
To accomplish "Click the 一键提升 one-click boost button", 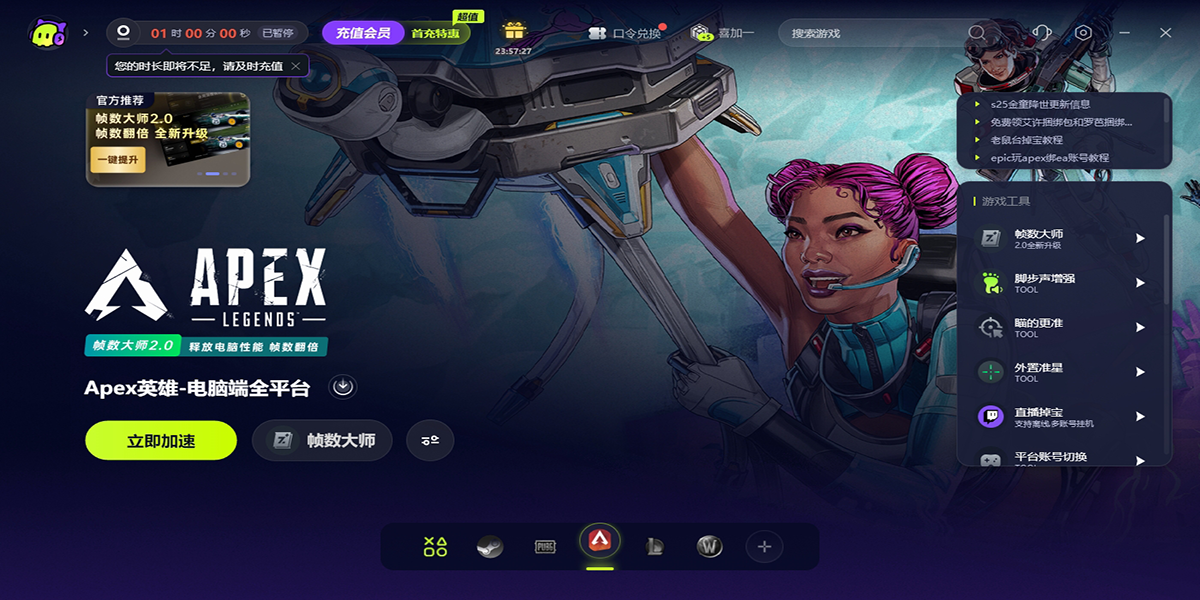I will click(x=117, y=159).
